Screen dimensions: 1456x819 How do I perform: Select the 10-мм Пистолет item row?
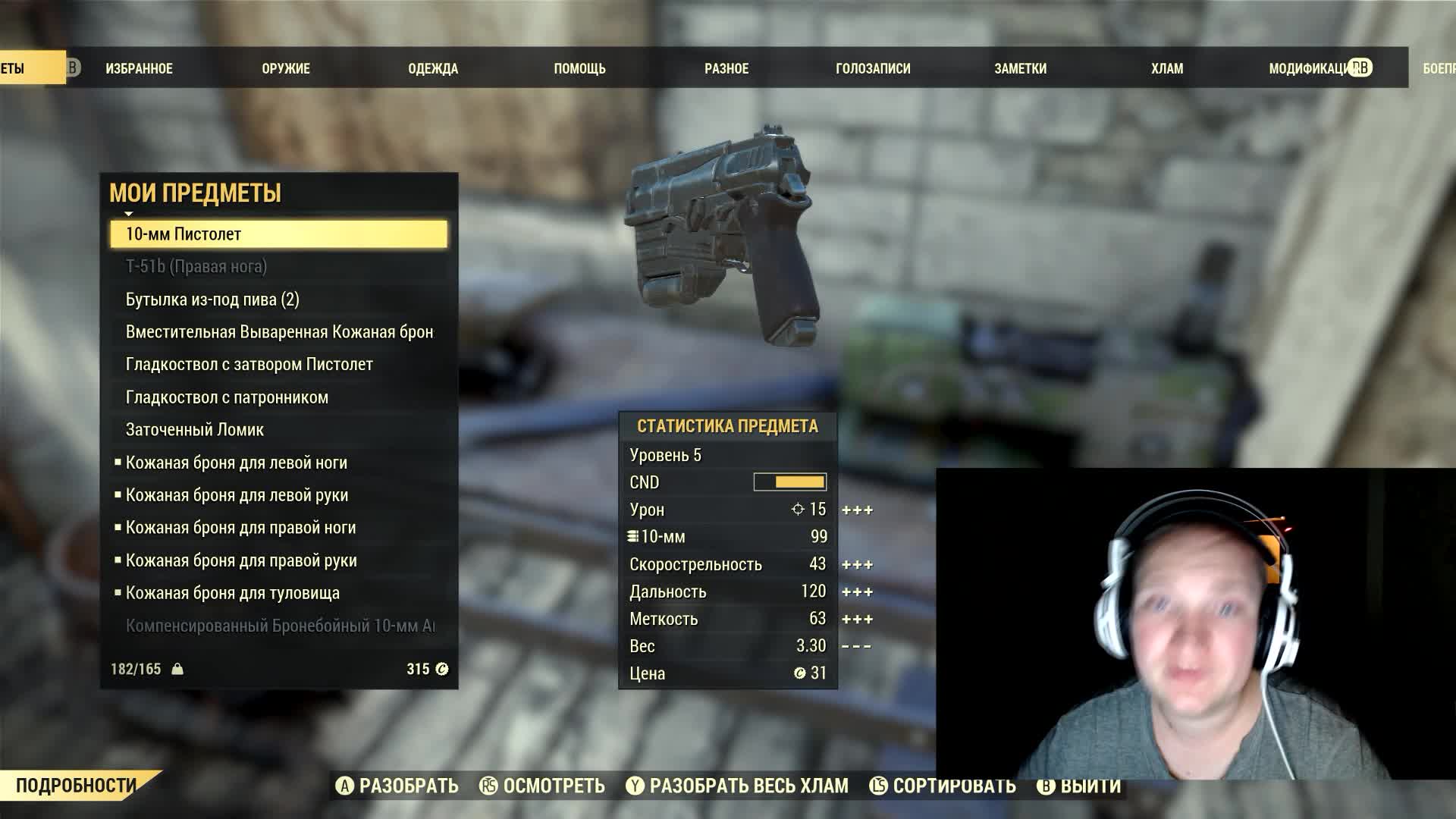278,234
